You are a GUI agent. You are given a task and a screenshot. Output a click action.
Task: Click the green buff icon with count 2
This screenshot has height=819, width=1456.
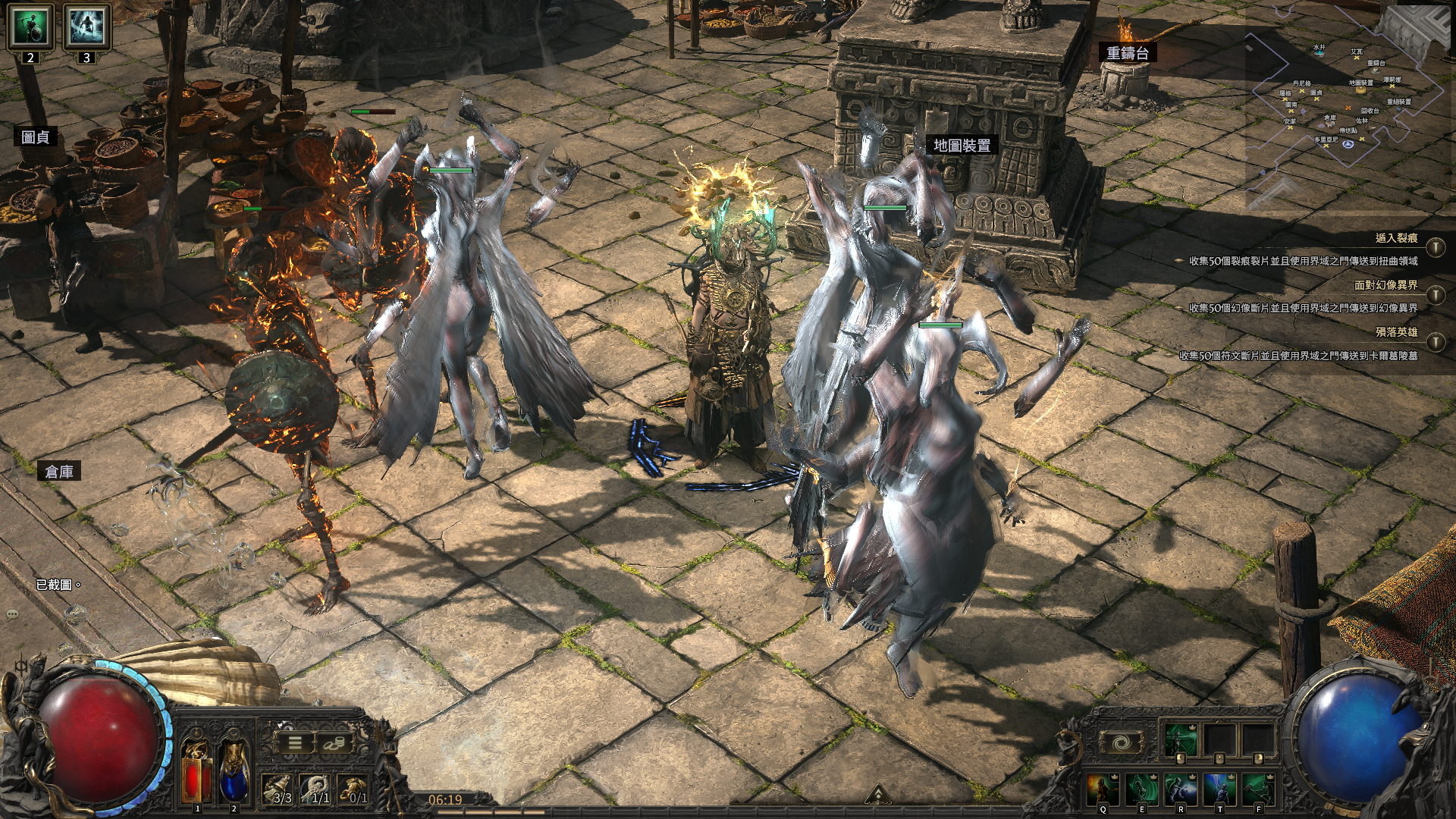[x=30, y=27]
